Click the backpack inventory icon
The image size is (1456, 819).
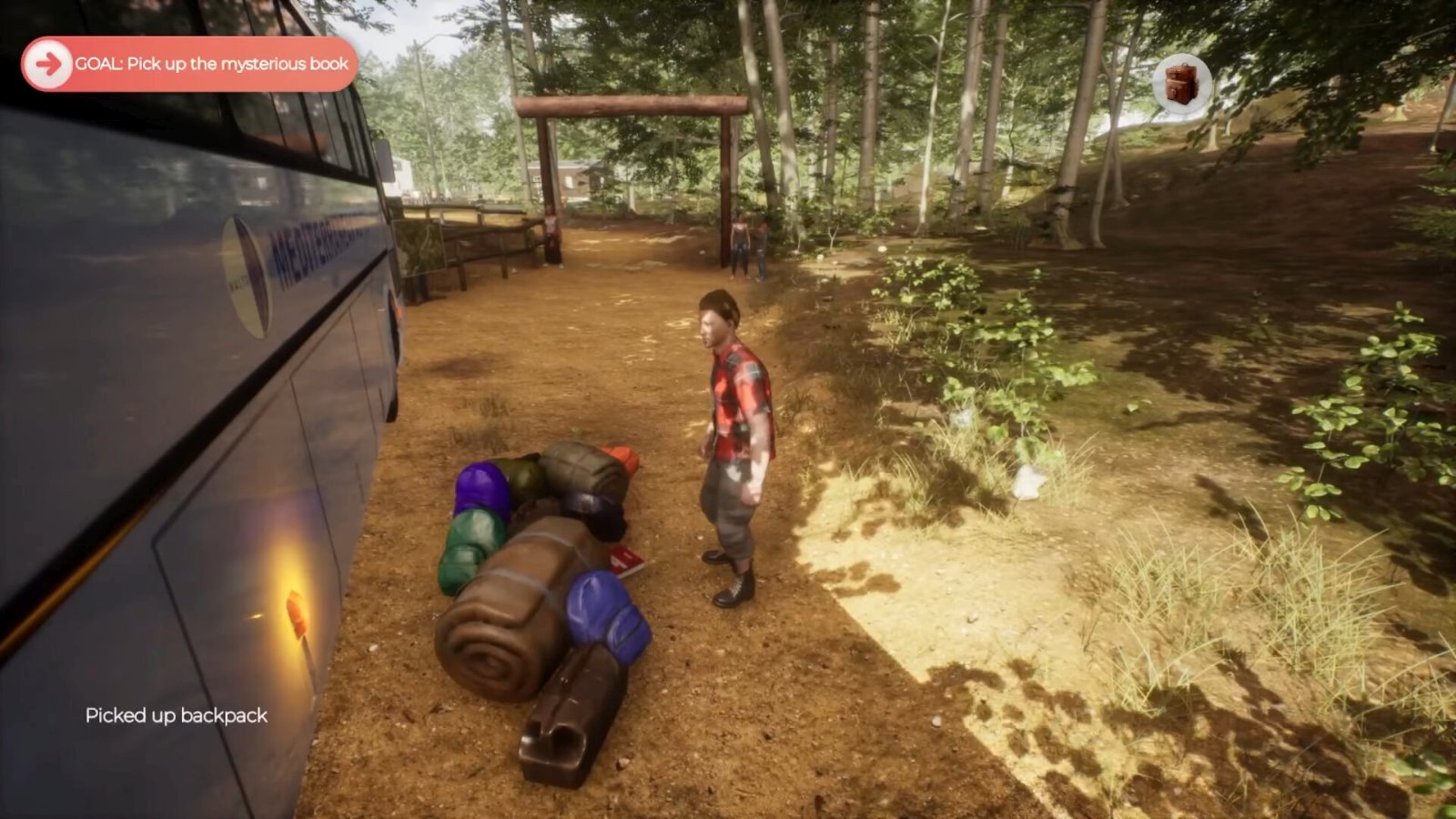(1181, 84)
